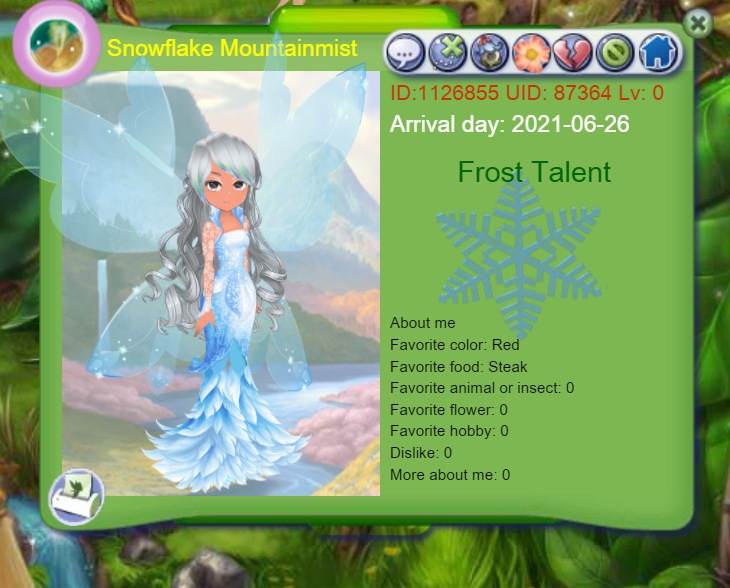Print the fairy profile with printer icon
This screenshot has height=588, width=730.
[x=77, y=494]
